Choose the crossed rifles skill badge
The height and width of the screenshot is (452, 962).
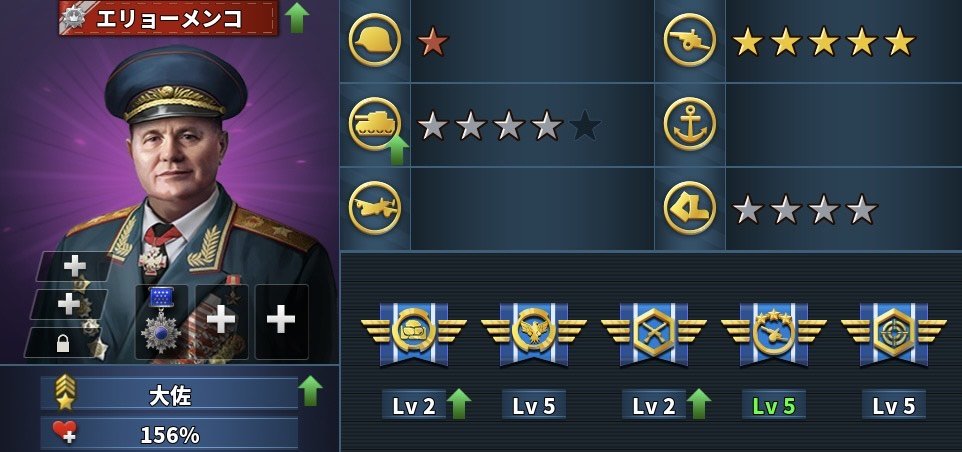tap(653, 331)
